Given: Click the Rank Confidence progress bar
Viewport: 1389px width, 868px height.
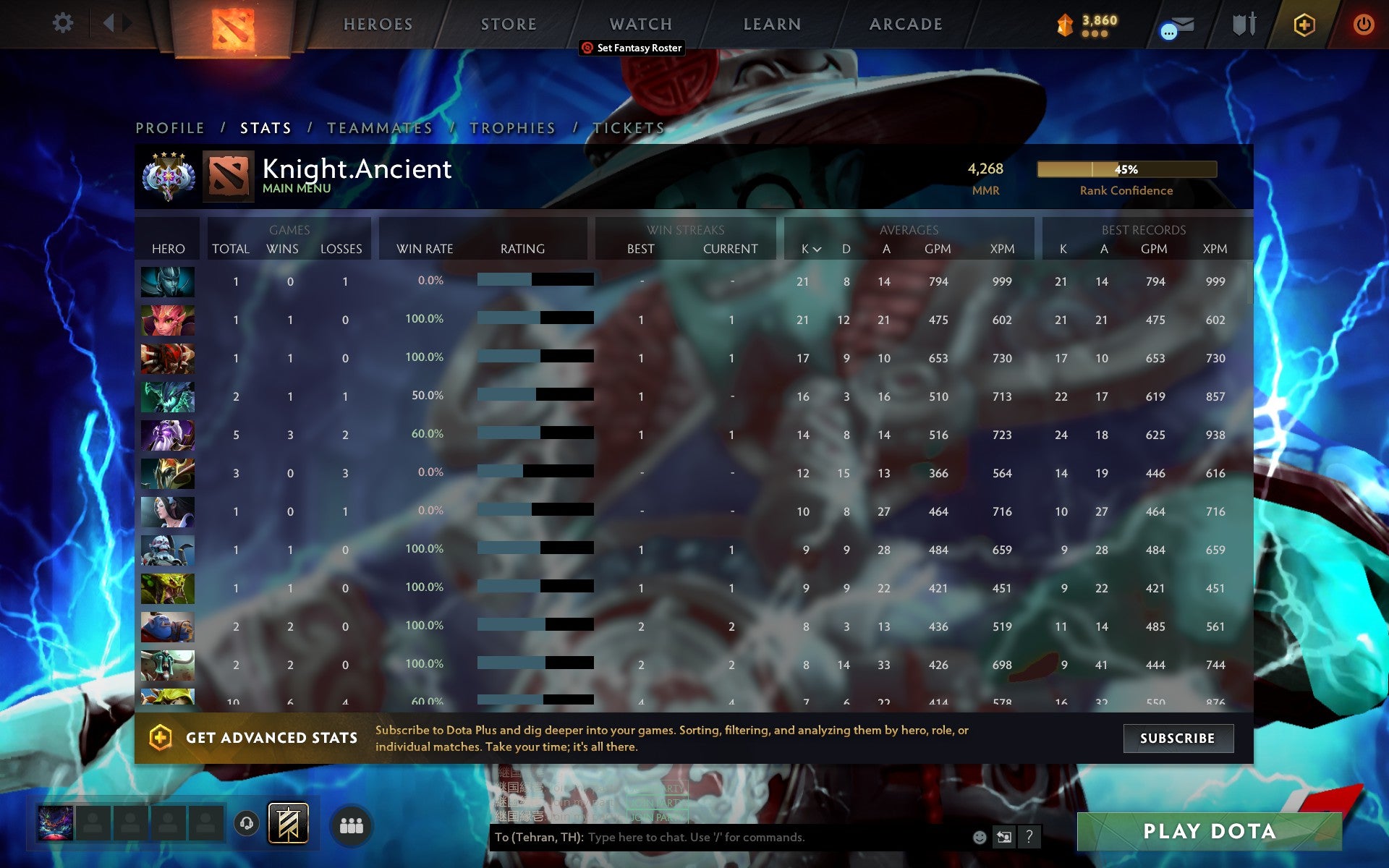Looking at the screenshot, I should tap(1126, 169).
